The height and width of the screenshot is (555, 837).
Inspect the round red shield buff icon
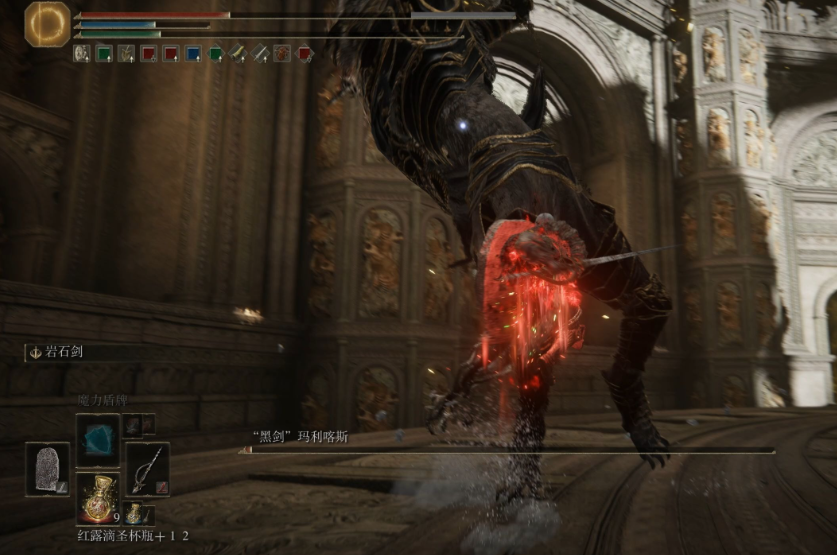[x=283, y=54]
